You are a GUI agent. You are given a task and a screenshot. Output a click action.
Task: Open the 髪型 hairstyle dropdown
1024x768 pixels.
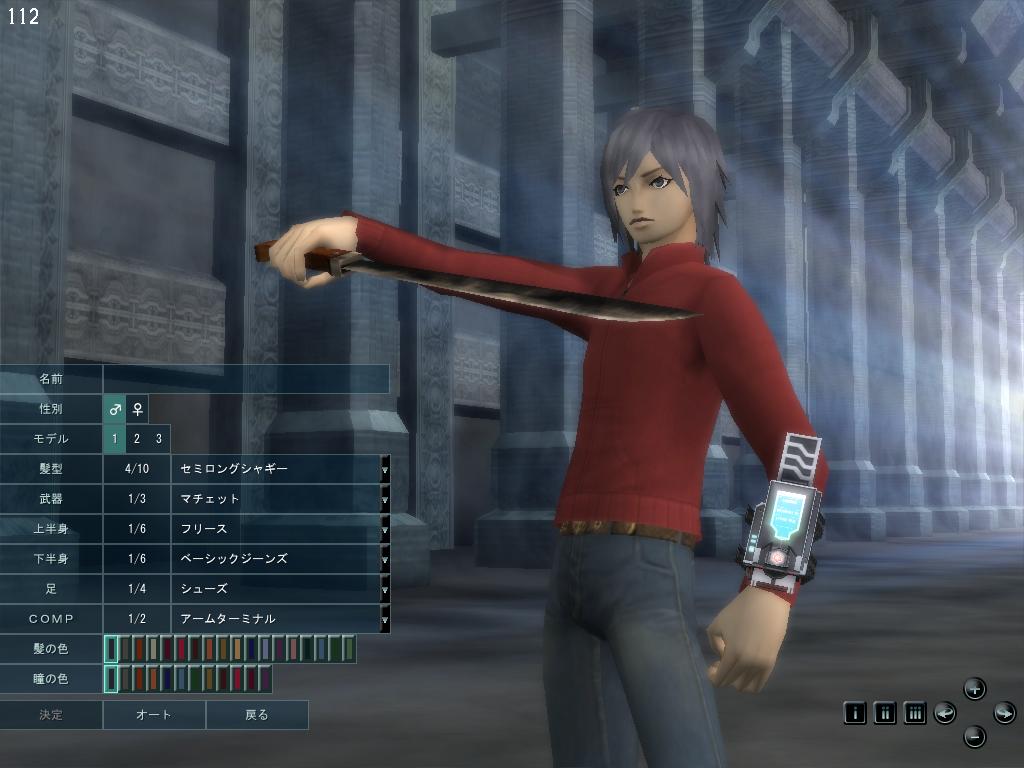coord(385,469)
